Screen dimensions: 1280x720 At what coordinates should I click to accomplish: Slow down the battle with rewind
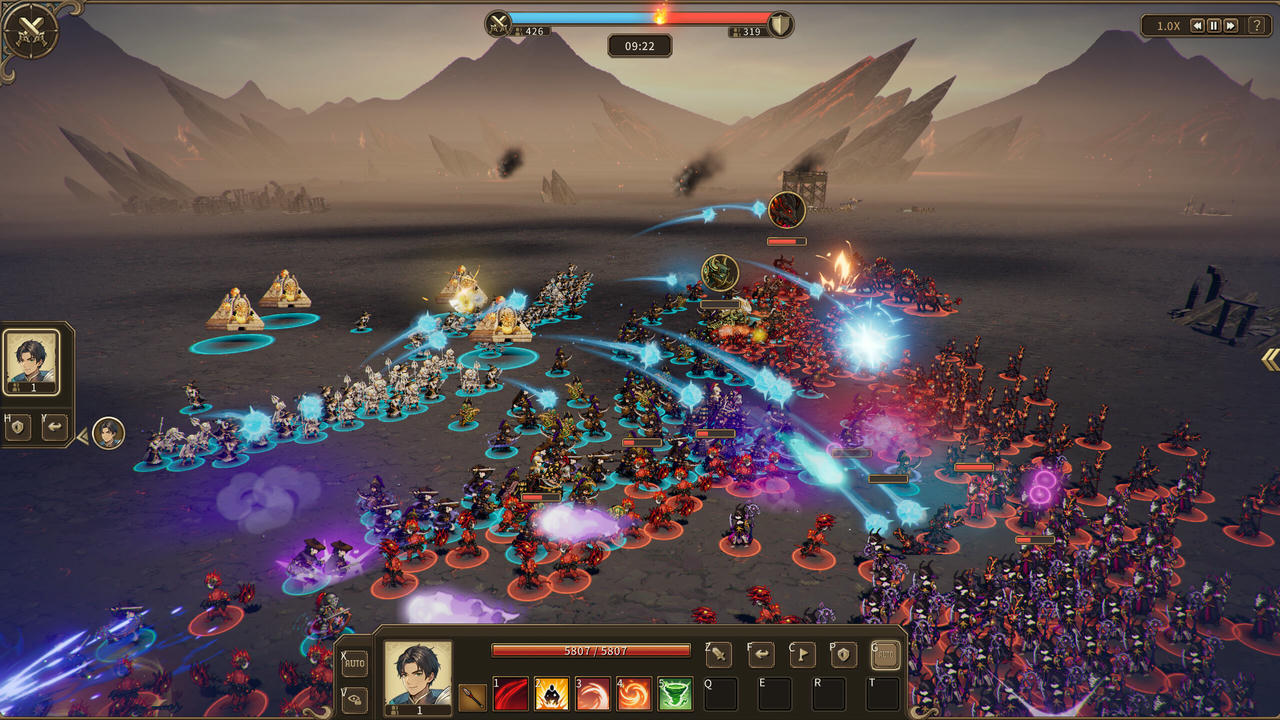(x=1196, y=26)
